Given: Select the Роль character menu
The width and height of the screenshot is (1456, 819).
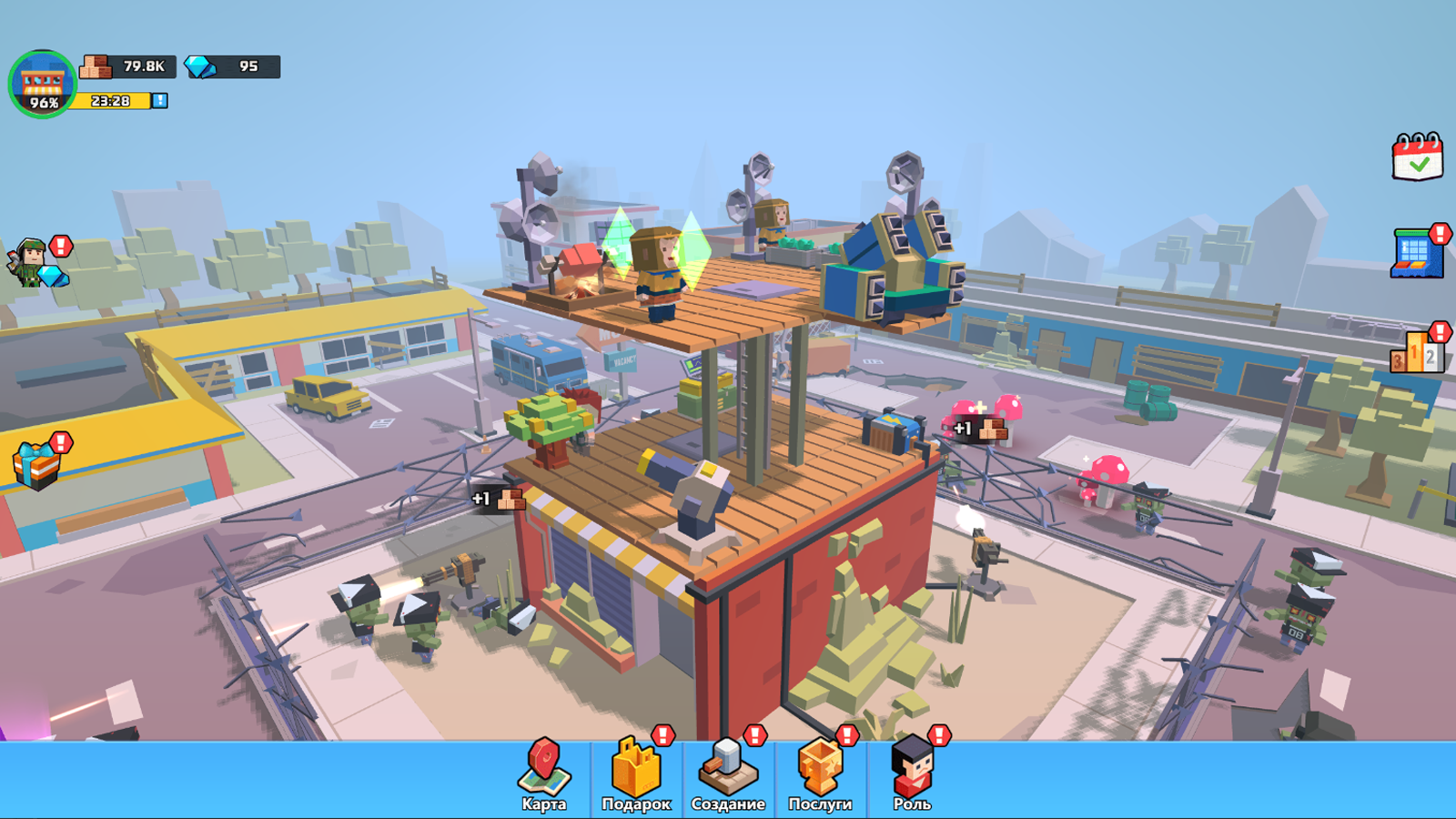Looking at the screenshot, I should point(914,778).
